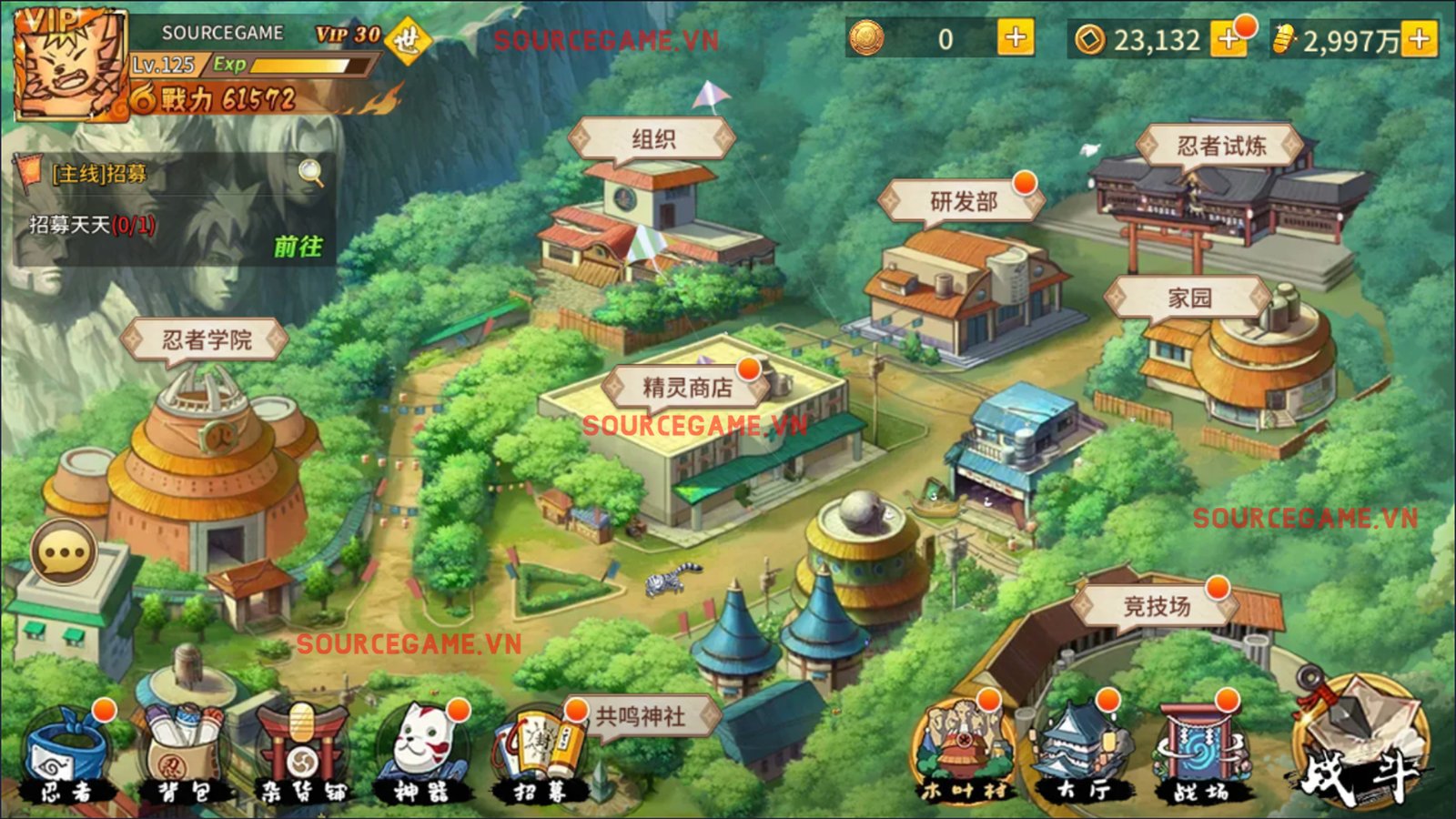Visit the 家园 homestead
The image size is (1456, 819).
click(x=1188, y=298)
